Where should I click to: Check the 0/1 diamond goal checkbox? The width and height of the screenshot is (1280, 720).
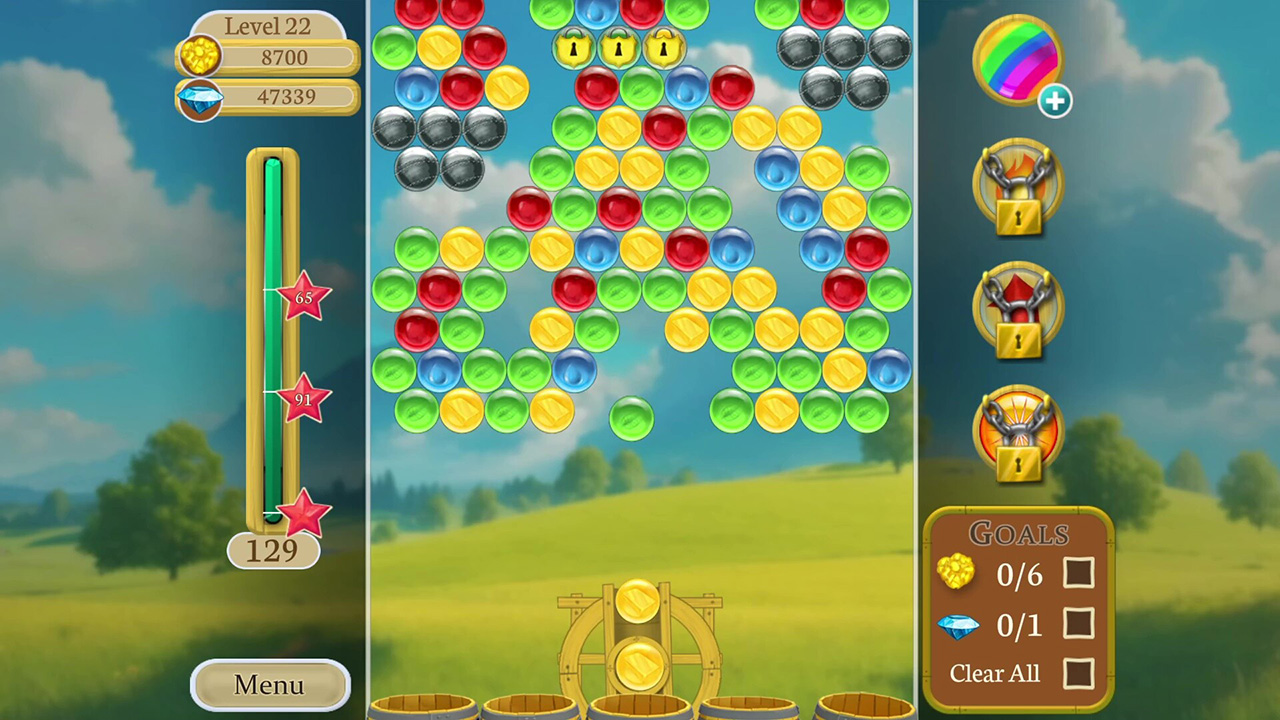point(1079,624)
